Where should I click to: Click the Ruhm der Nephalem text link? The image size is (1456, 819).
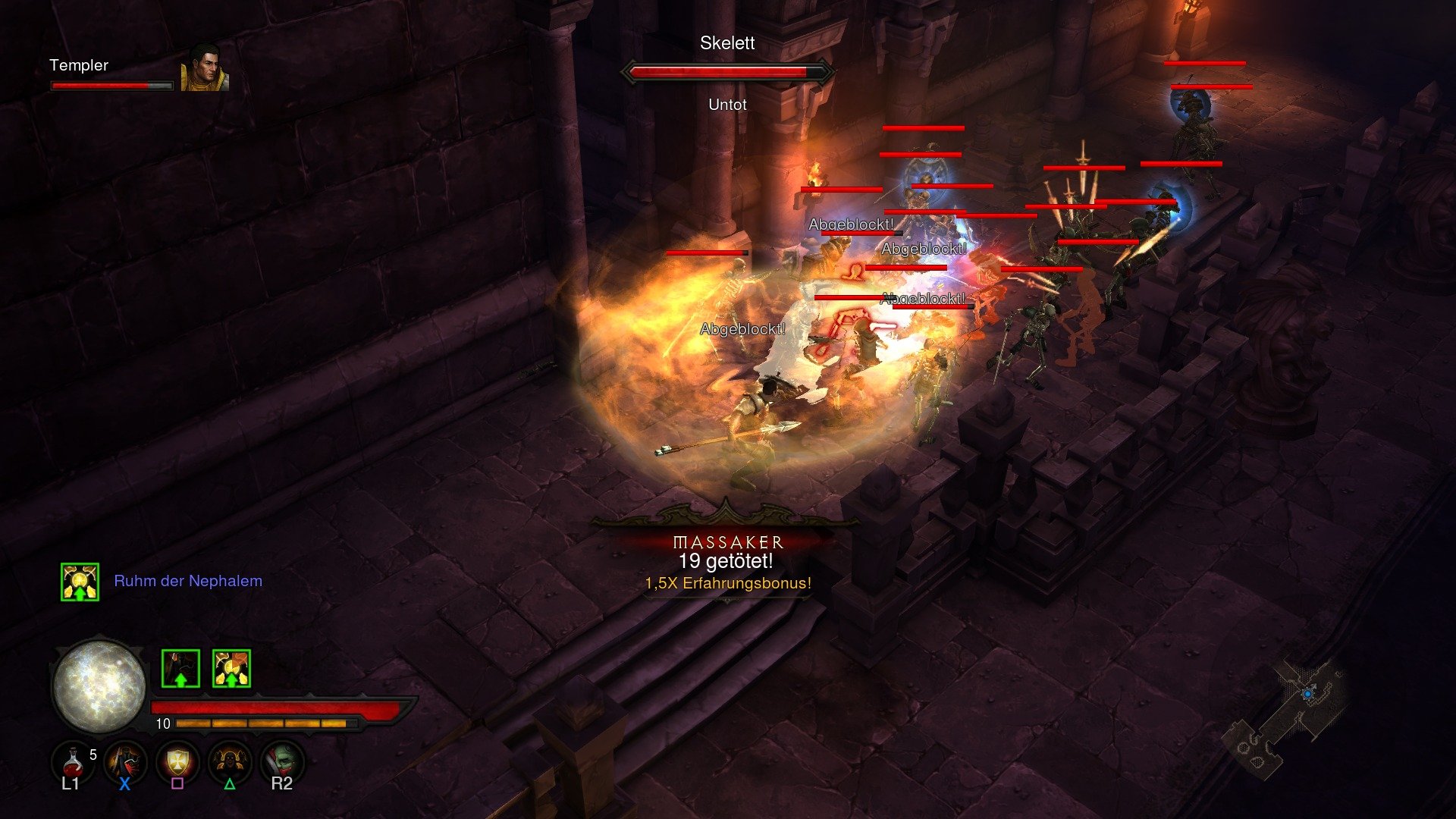coord(188,581)
